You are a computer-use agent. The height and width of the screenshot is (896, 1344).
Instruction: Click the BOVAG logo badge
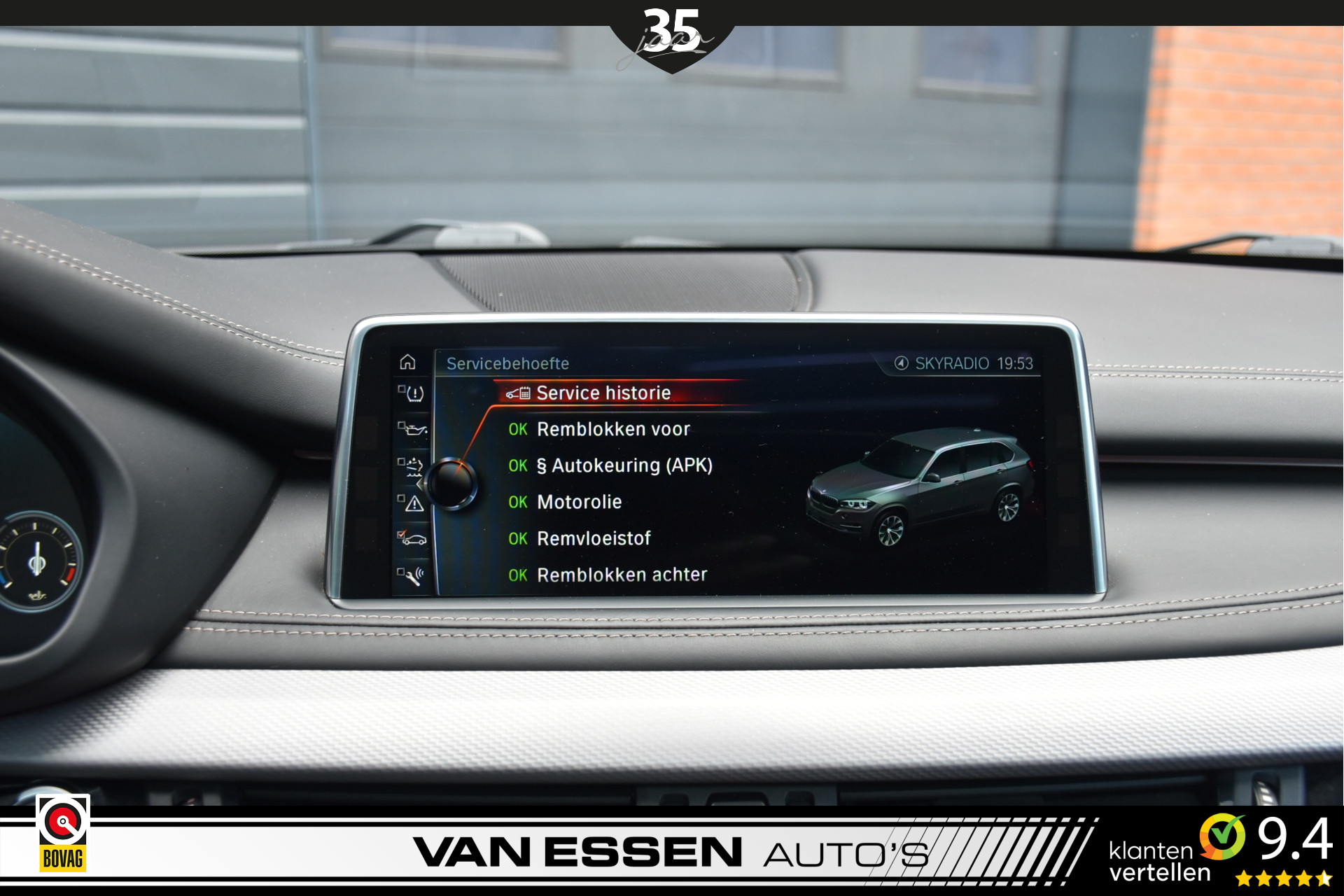tap(63, 834)
